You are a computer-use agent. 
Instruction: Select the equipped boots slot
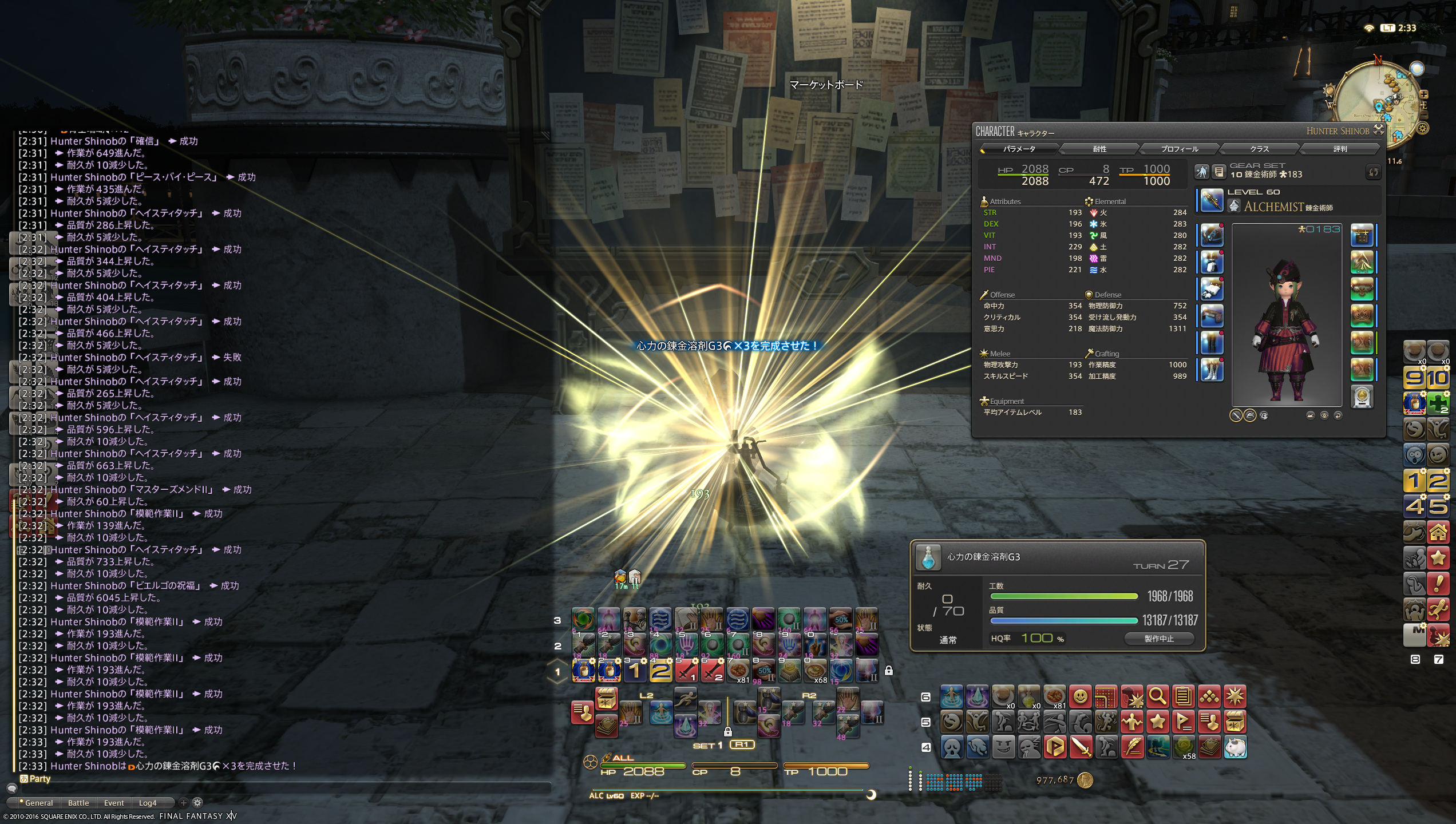tap(1212, 370)
